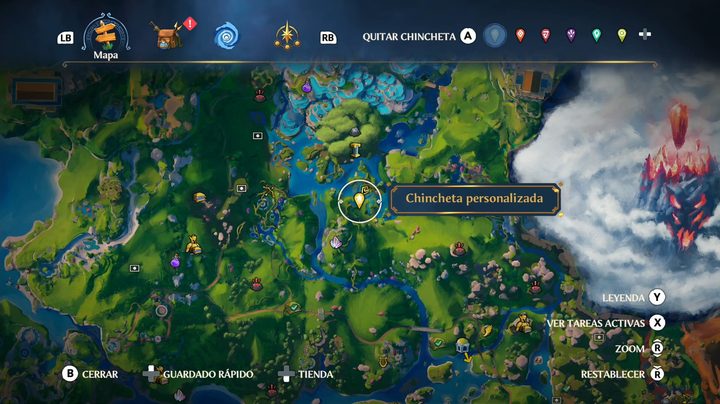720x404 pixels.
Task: Open the Leyenda map legend
Action: click(657, 297)
